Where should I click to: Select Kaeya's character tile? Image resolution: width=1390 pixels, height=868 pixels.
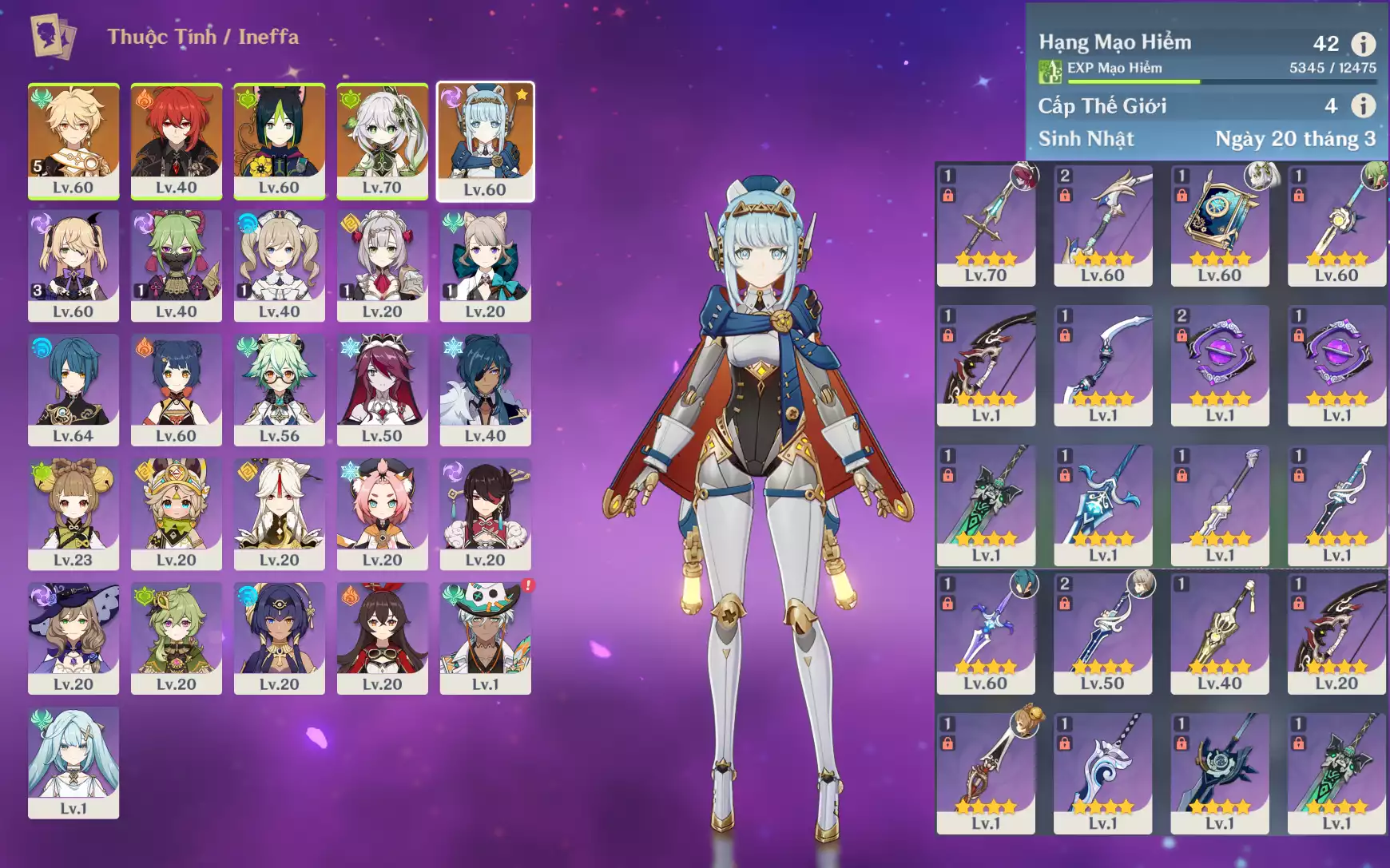(485, 389)
